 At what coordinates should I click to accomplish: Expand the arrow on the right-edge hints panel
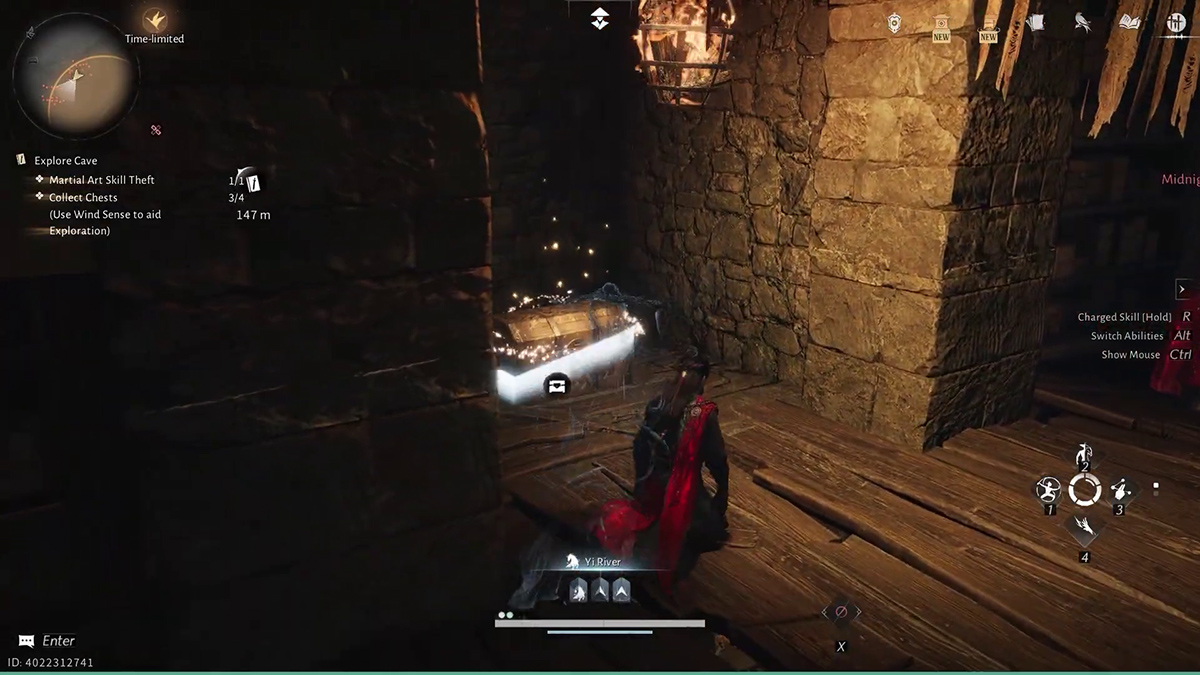coord(1181,289)
